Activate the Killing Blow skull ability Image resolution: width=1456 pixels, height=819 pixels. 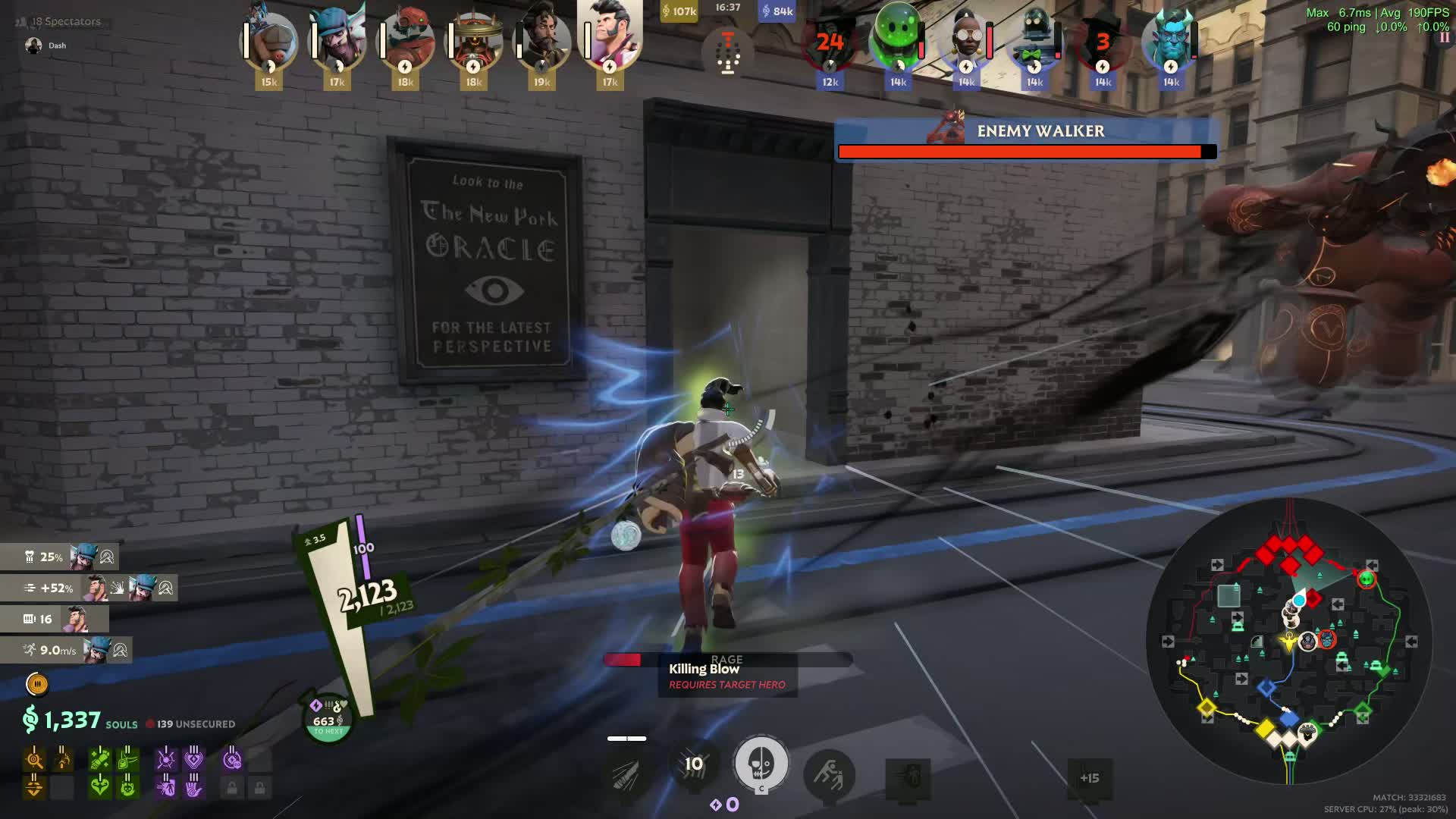pos(761,763)
